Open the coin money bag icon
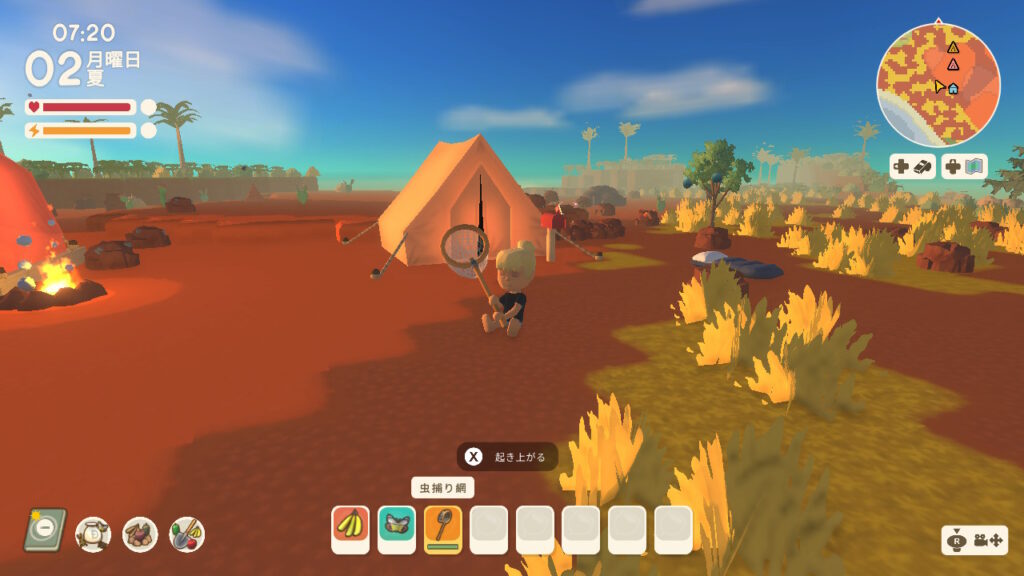 pos(93,534)
